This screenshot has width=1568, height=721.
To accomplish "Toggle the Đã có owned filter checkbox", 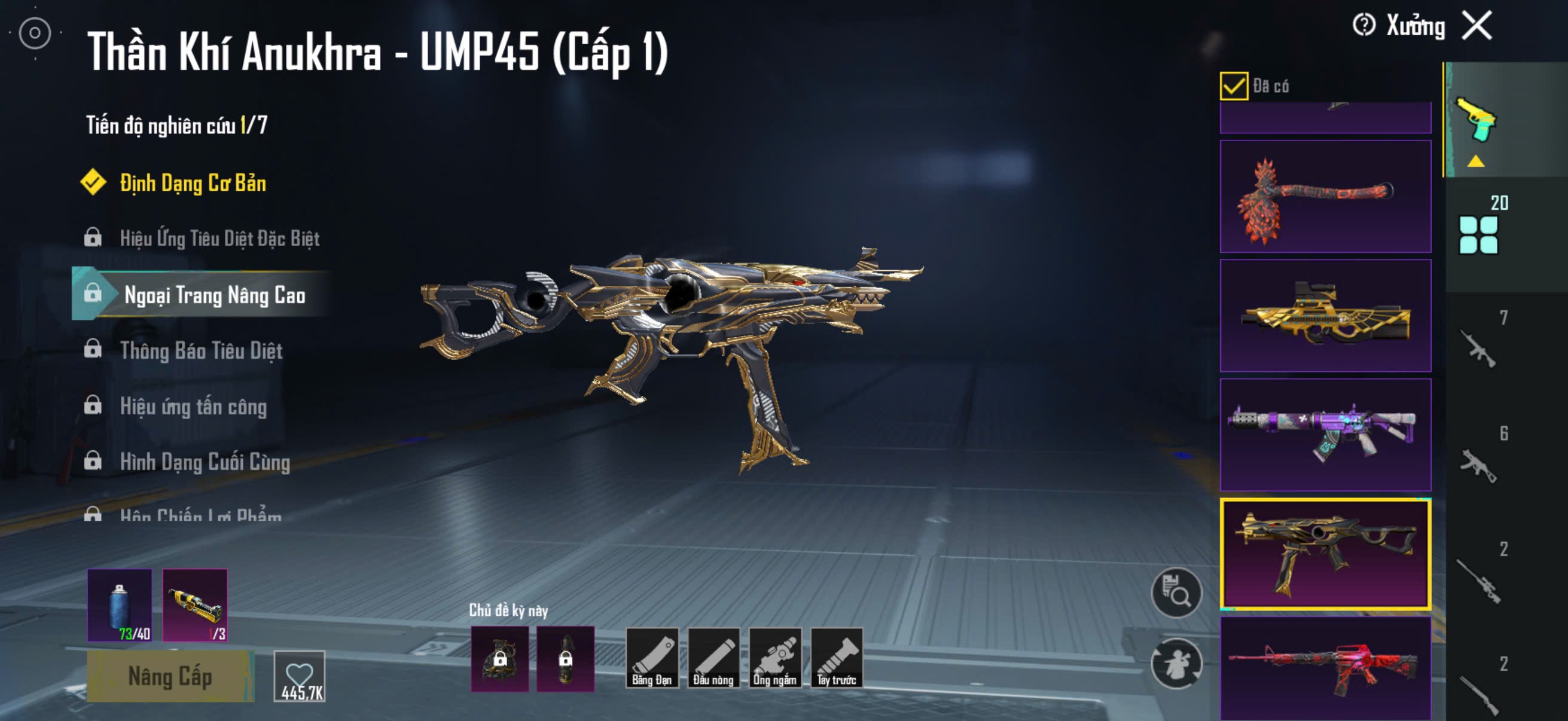I will (1233, 85).
